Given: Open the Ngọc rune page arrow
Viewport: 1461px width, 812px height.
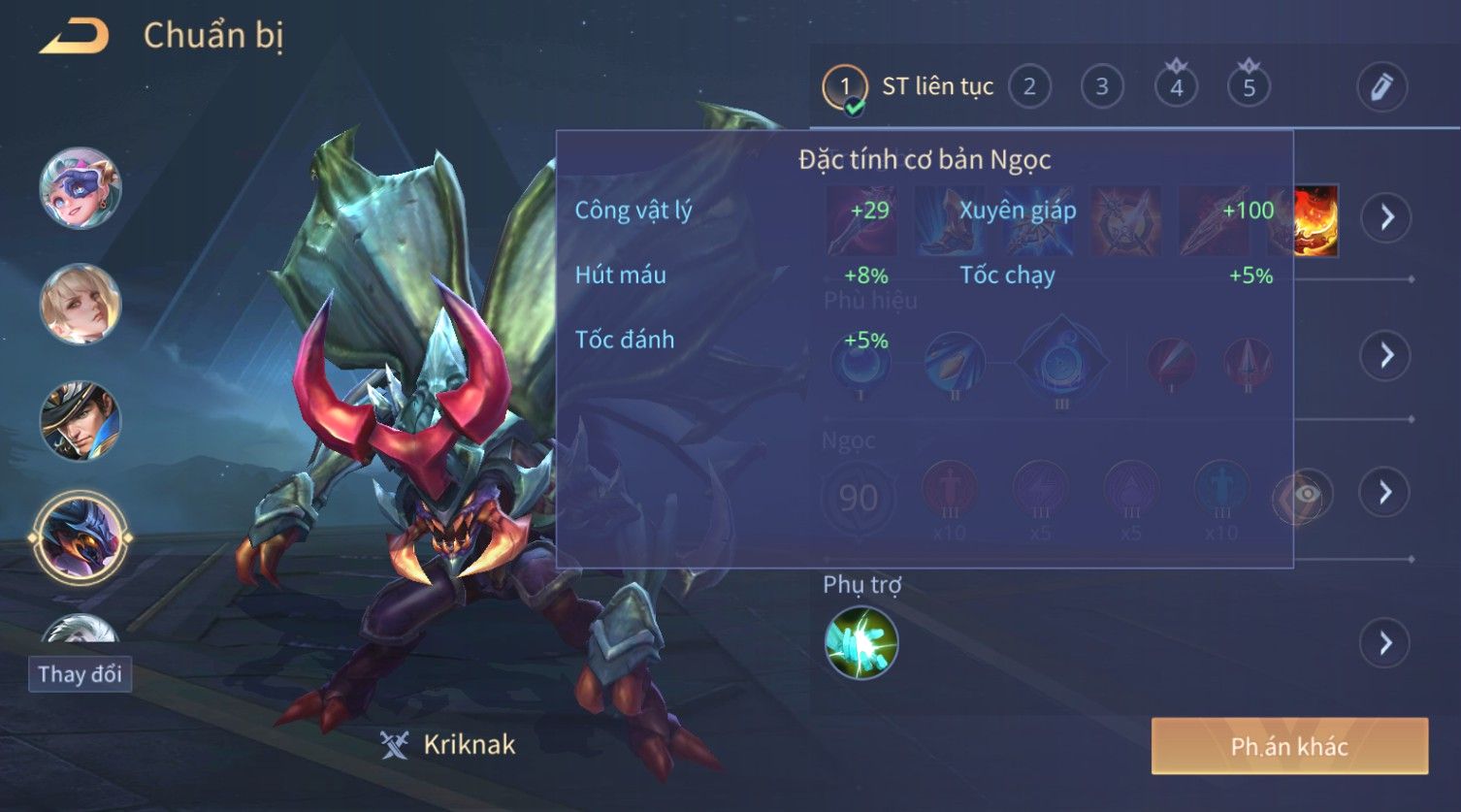Looking at the screenshot, I should point(1385,493).
